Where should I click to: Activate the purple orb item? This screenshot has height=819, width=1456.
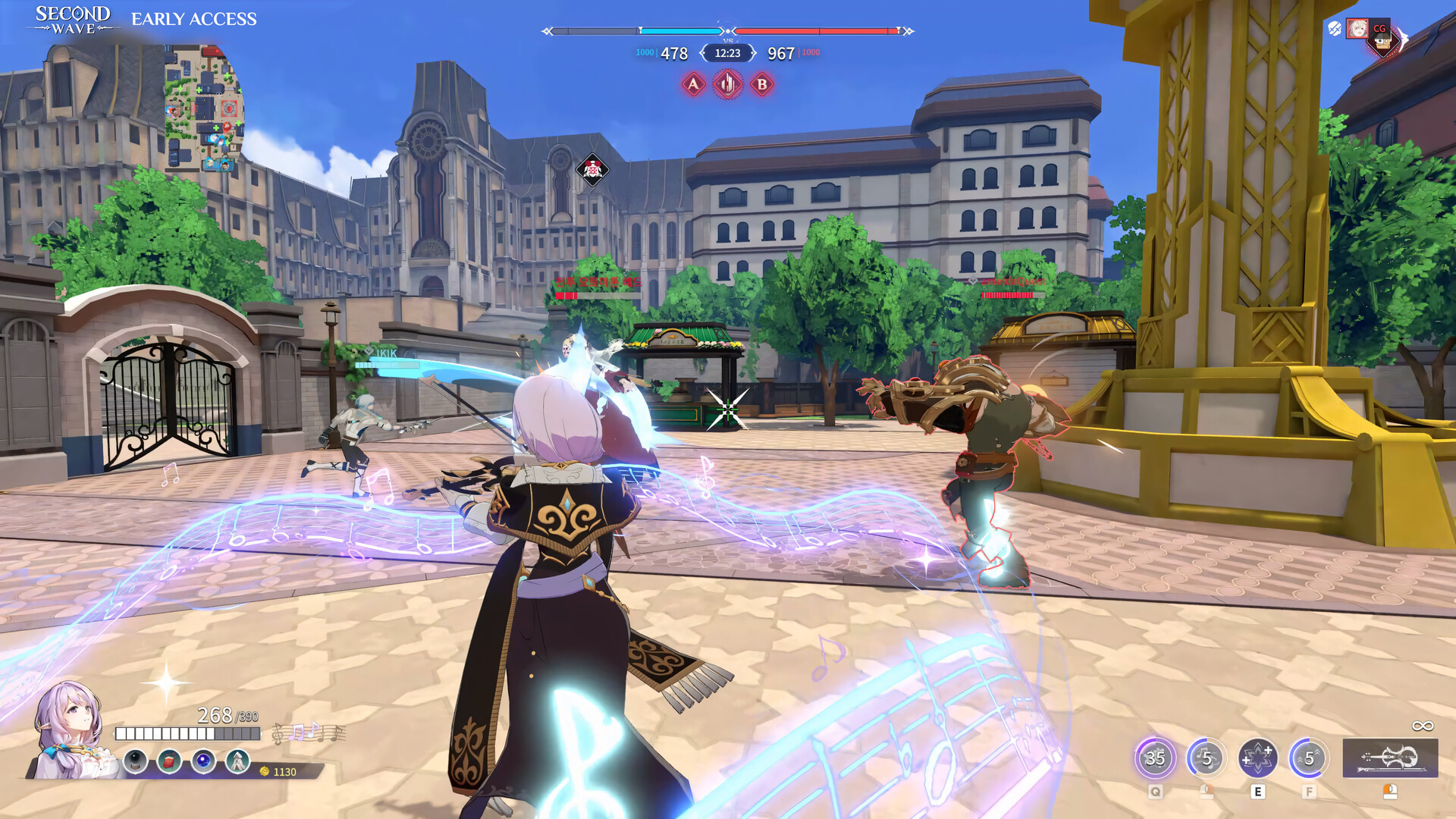click(202, 761)
